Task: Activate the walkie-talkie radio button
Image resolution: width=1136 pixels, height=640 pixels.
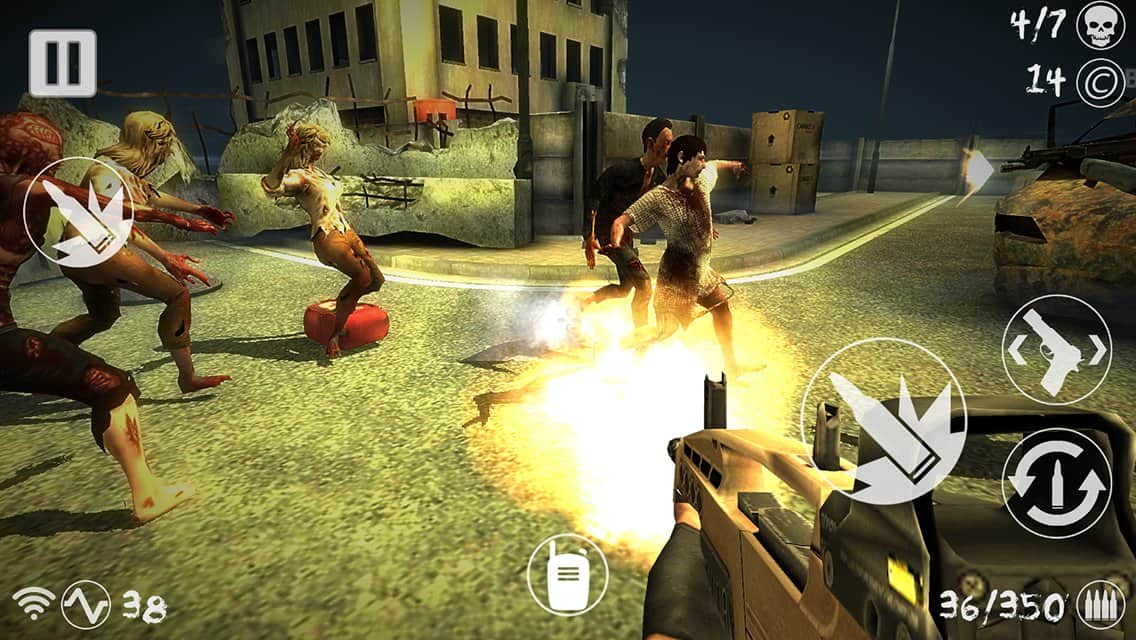Action: click(567, 574)
